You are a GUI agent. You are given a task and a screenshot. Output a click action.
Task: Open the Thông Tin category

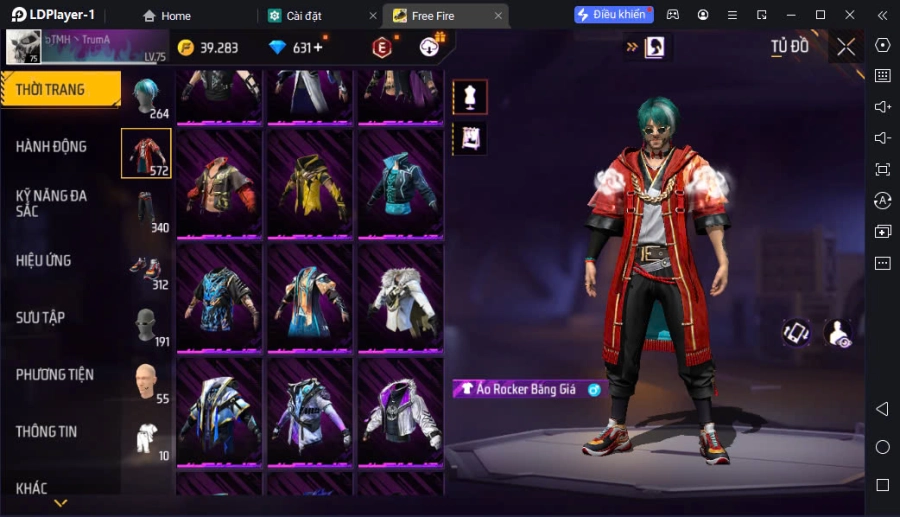[x=47, y=432]
